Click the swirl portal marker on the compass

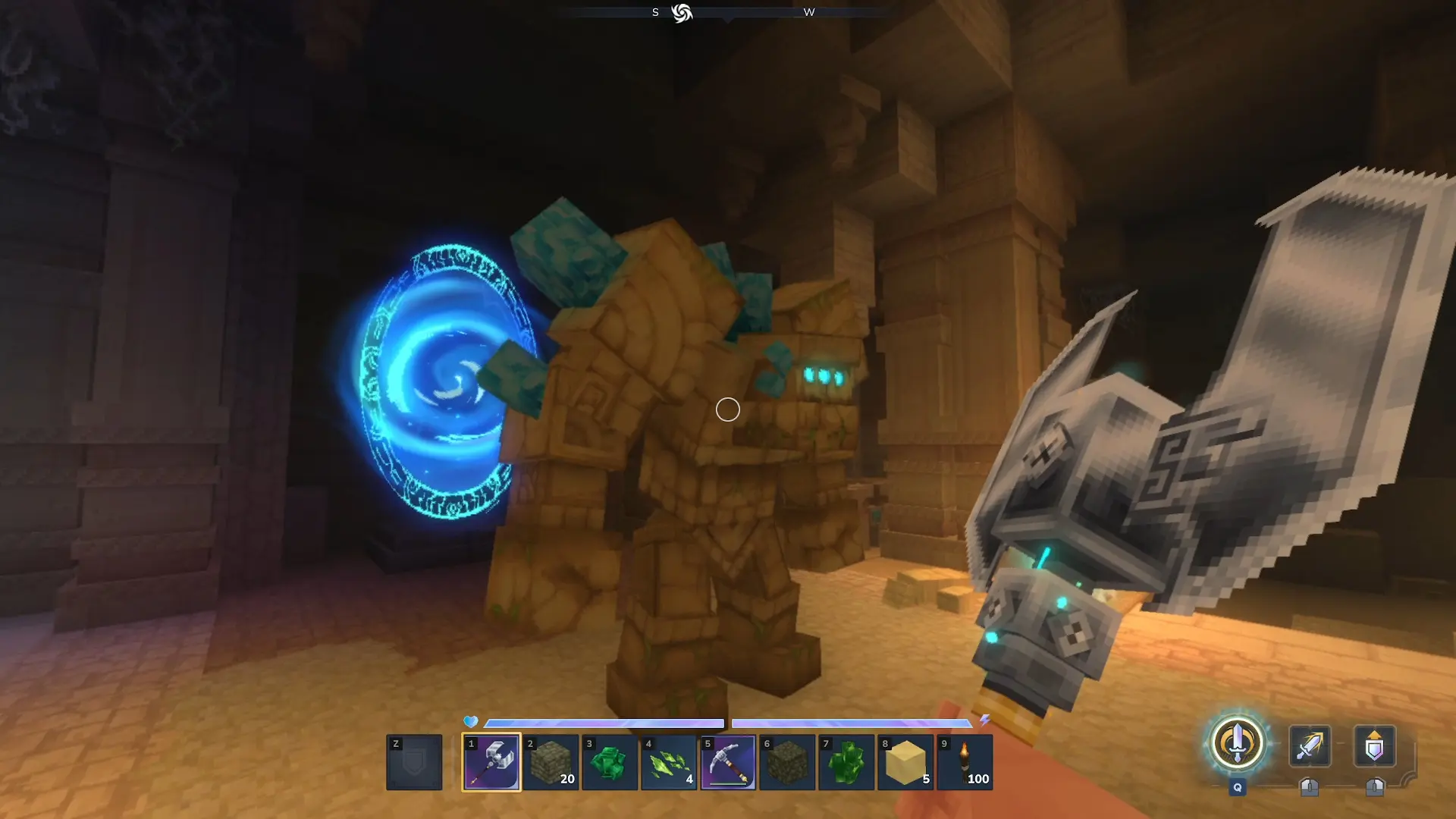(x=682, y=13)
